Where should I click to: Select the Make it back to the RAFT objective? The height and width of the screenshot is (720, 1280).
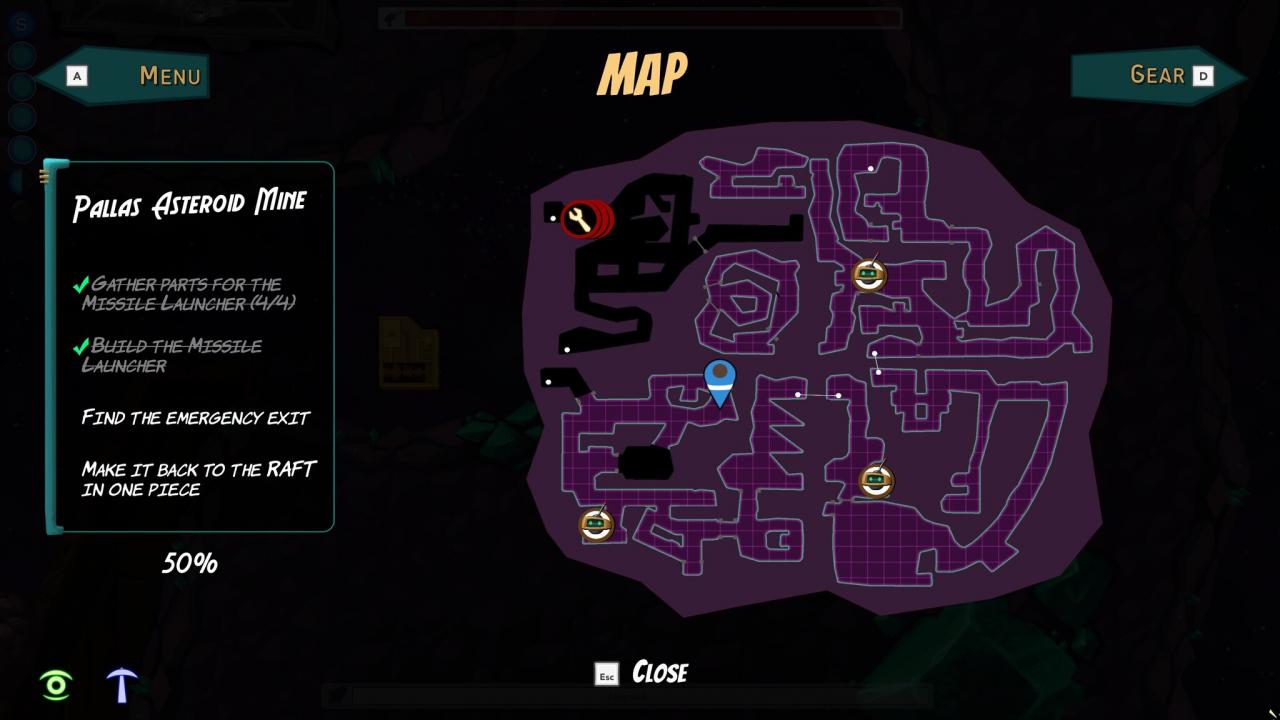tap(199, 479)
